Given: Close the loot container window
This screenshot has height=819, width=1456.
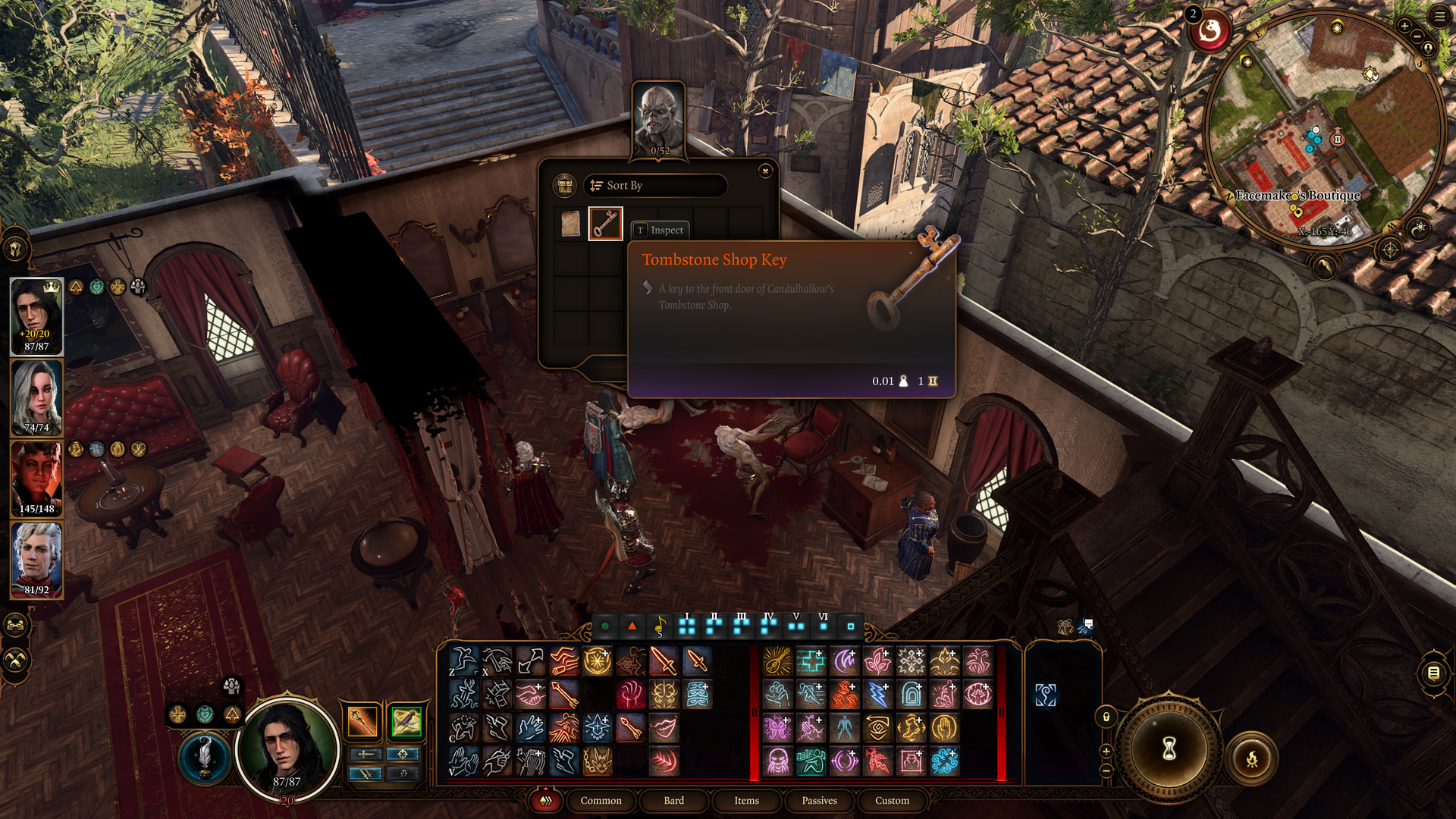Looking at the screenshot, I should click(x=765, y=171).
